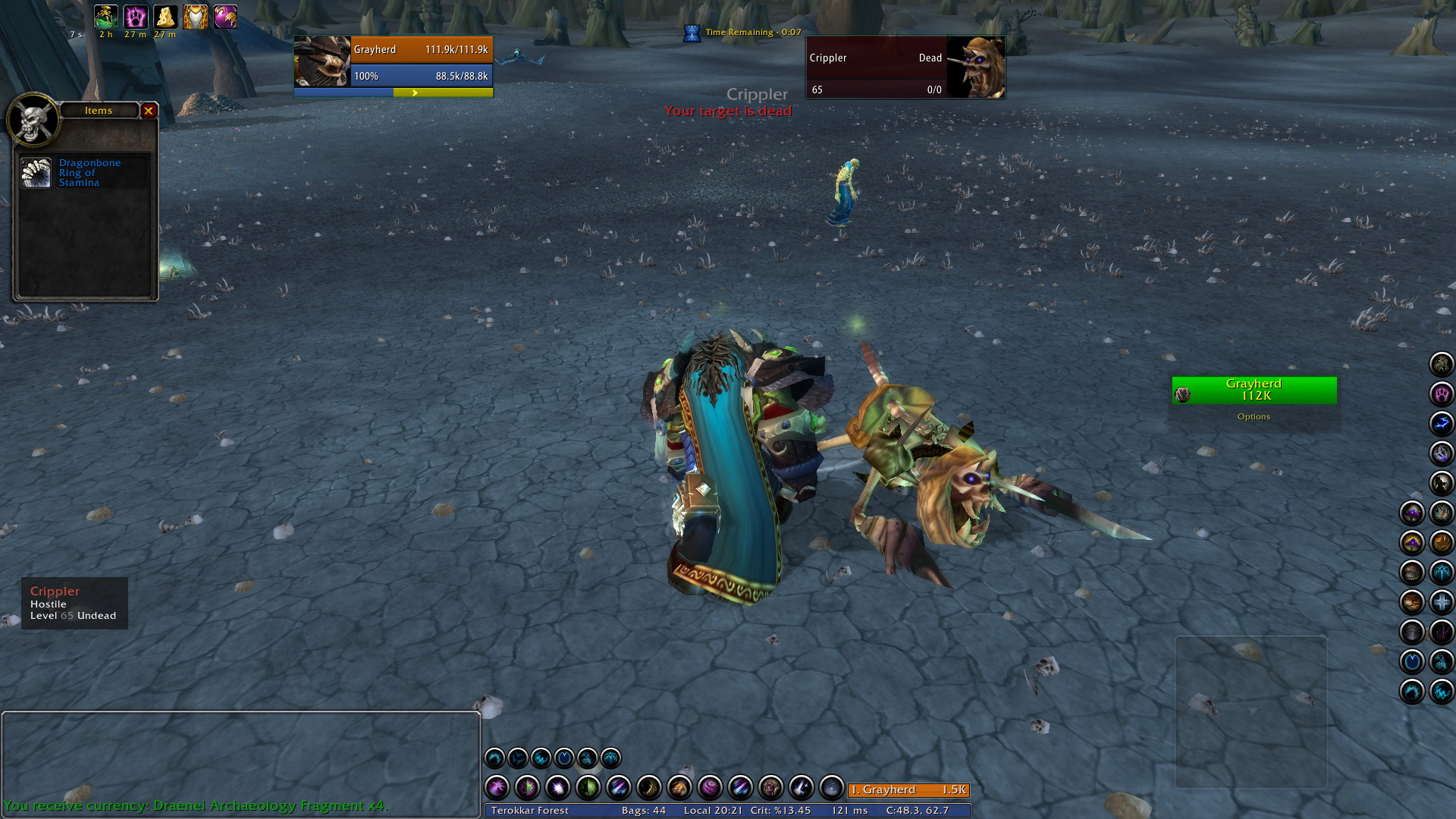Select the green Grayherd 112K raid frame
Image resolution: width=1456 pixels, height=819 pixels.
point(1254,390)
